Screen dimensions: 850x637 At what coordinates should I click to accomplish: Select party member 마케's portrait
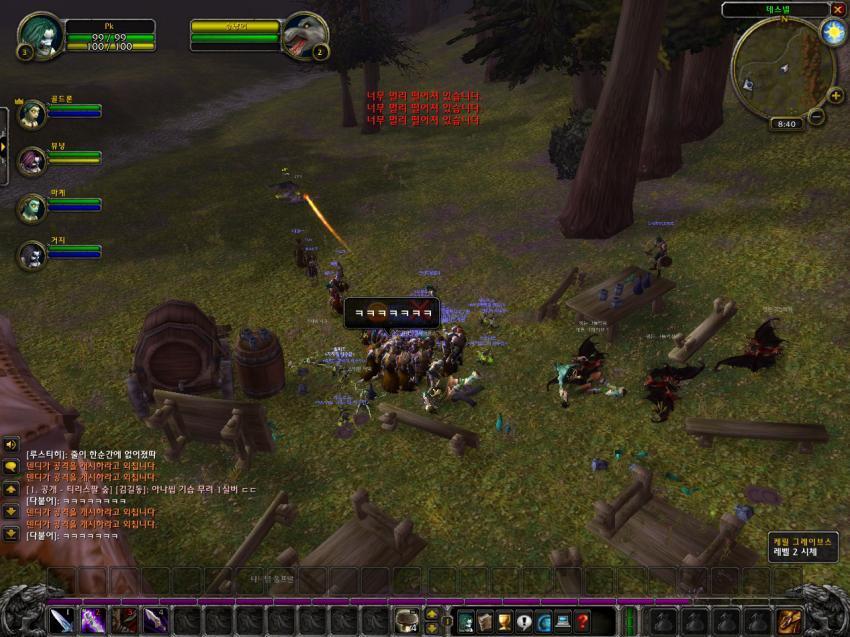32,207
